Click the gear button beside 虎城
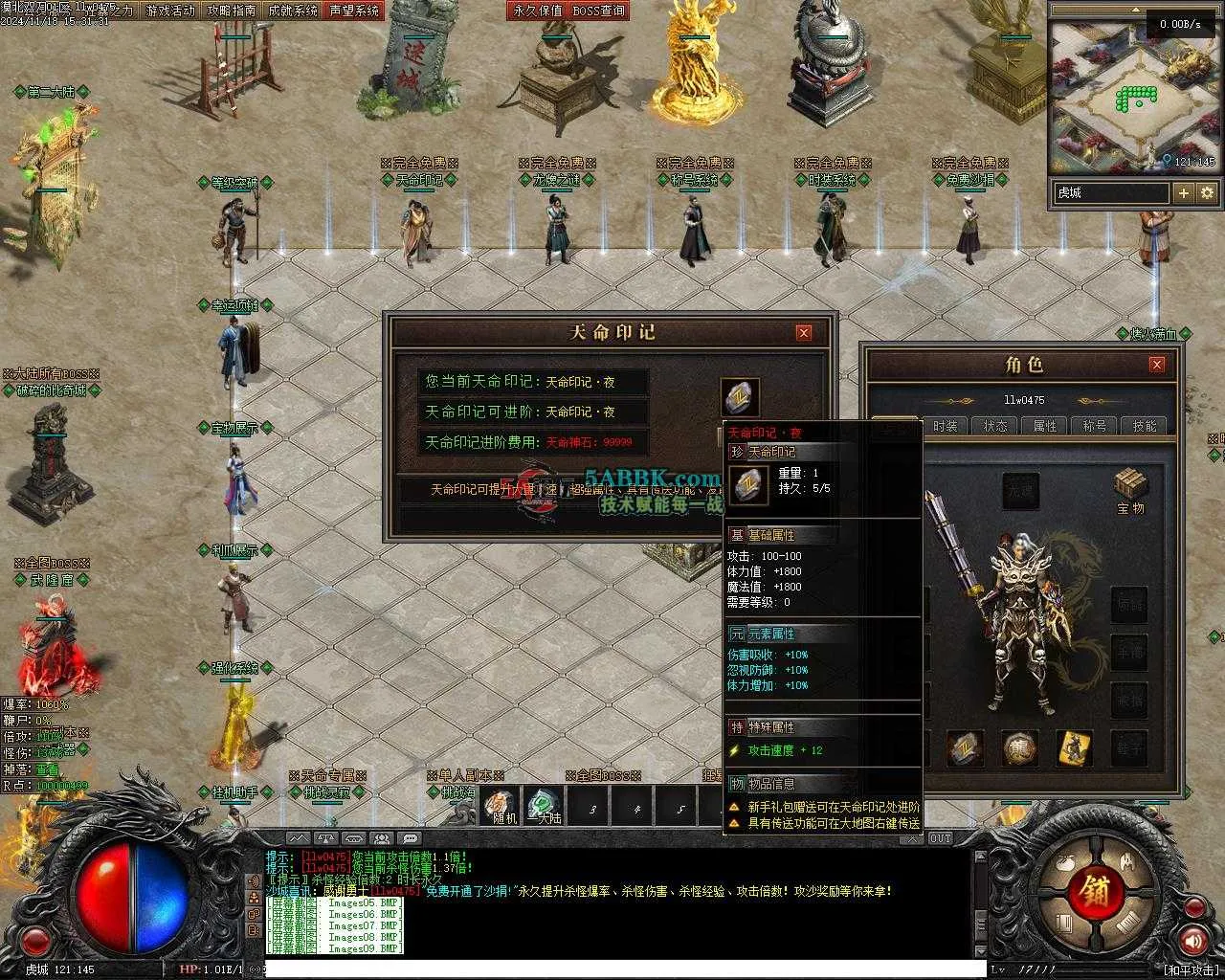The height and width of the screenshot is (980, 1225). click(1207, 192)
